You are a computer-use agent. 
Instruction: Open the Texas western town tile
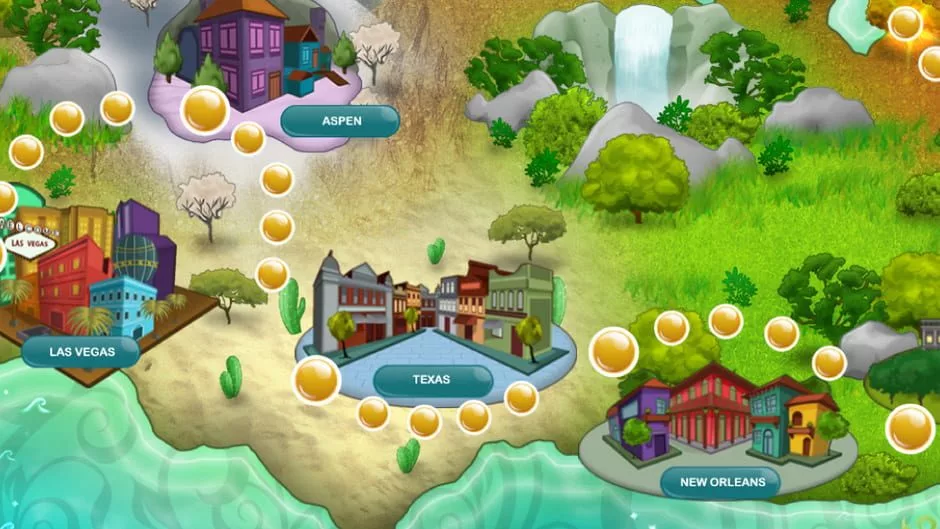[435, 305]
